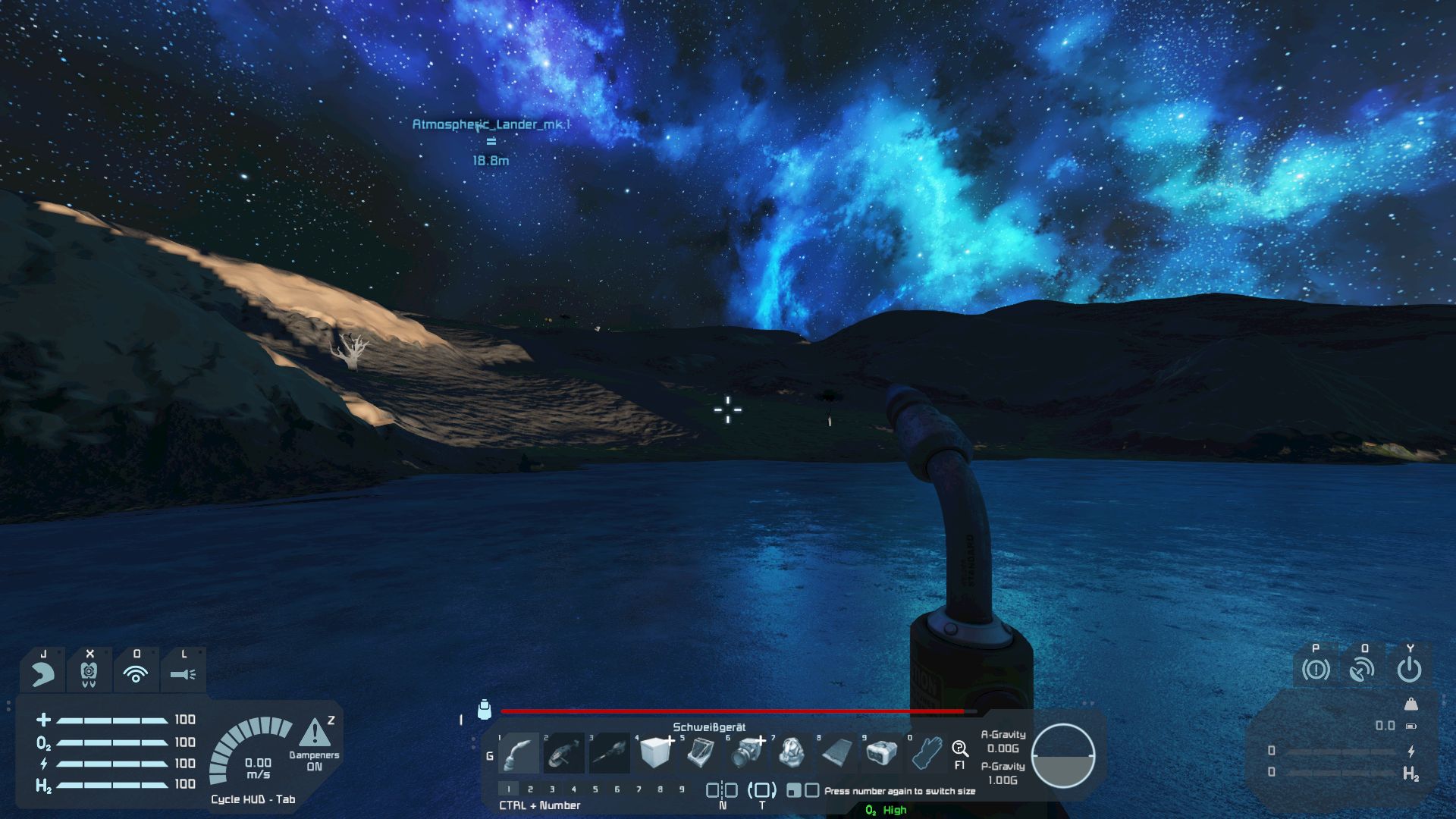The image size is (1456, 819).
Task: Choose the hand drill hotbar slot
Action: click(x=610, y=754)
